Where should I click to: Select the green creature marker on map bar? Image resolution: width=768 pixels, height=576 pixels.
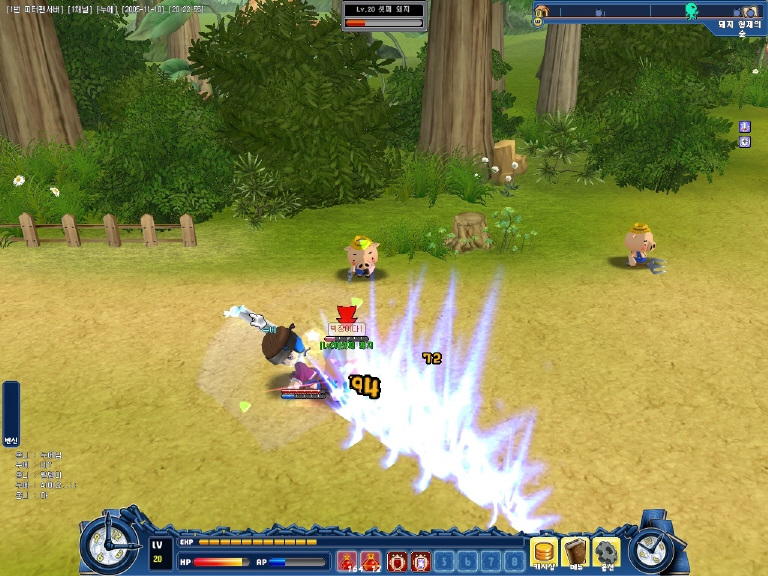(x=691, y=11)
